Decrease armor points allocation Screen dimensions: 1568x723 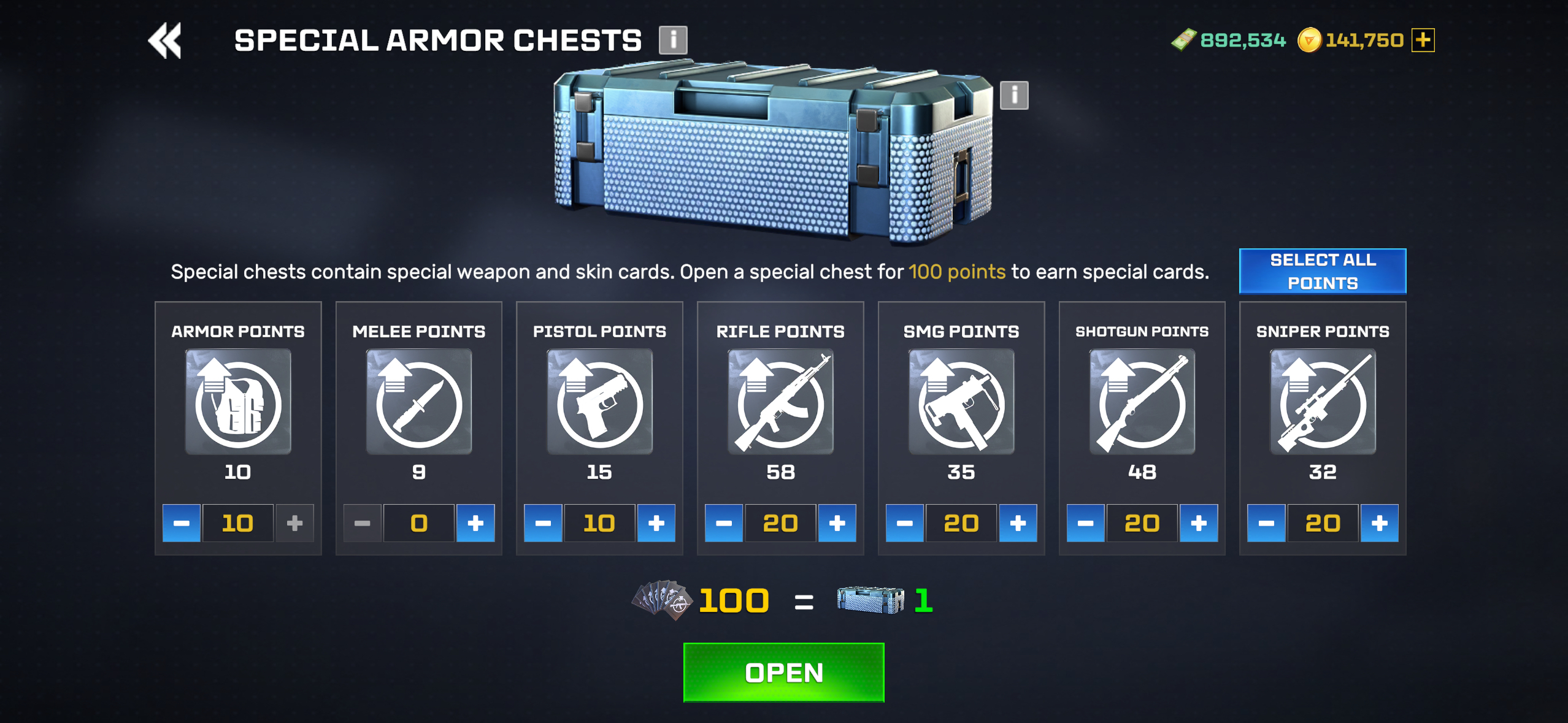click(x=182, y=523)
